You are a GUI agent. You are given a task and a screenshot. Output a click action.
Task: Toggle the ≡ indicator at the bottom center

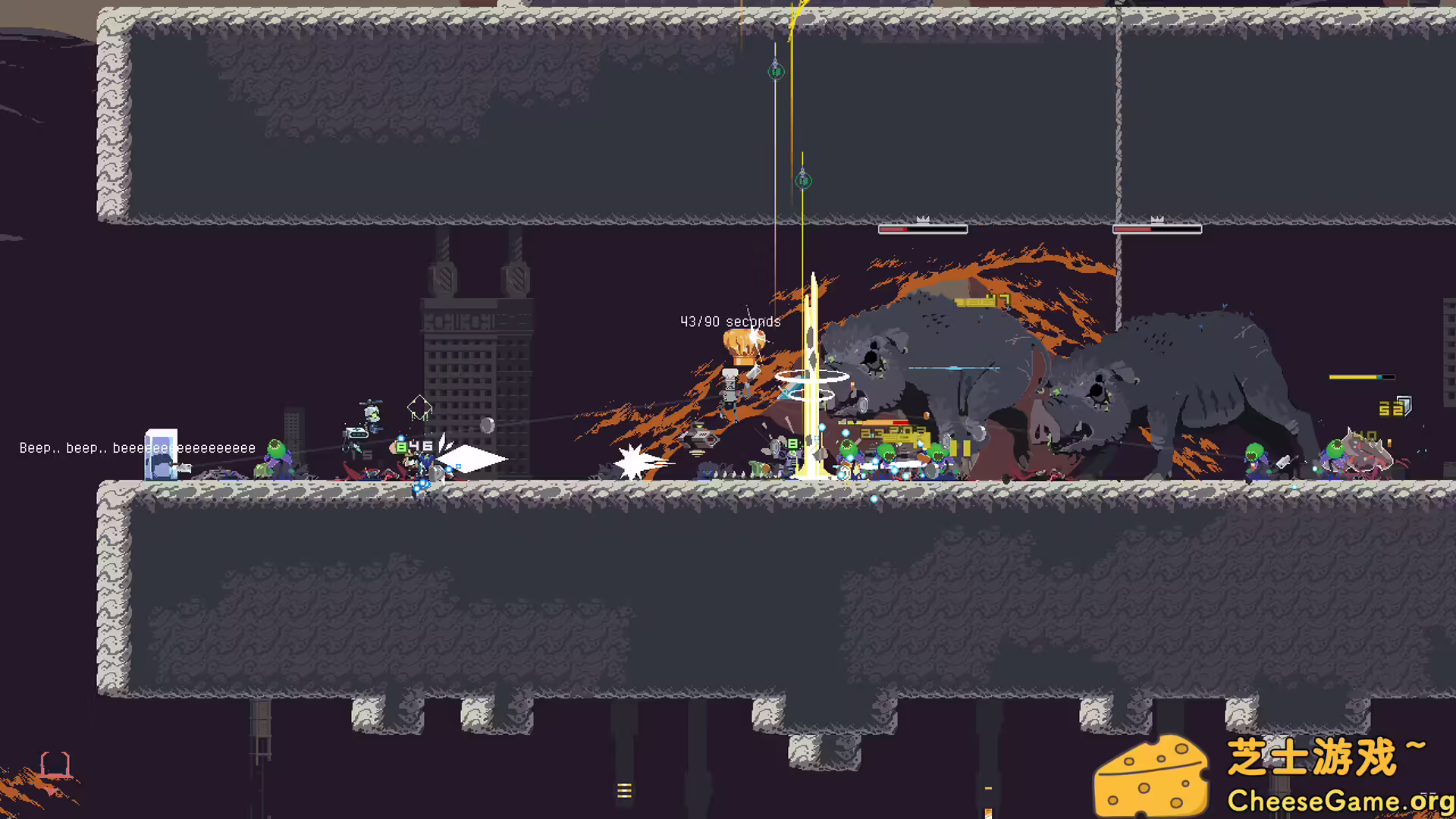coord(625,791)
